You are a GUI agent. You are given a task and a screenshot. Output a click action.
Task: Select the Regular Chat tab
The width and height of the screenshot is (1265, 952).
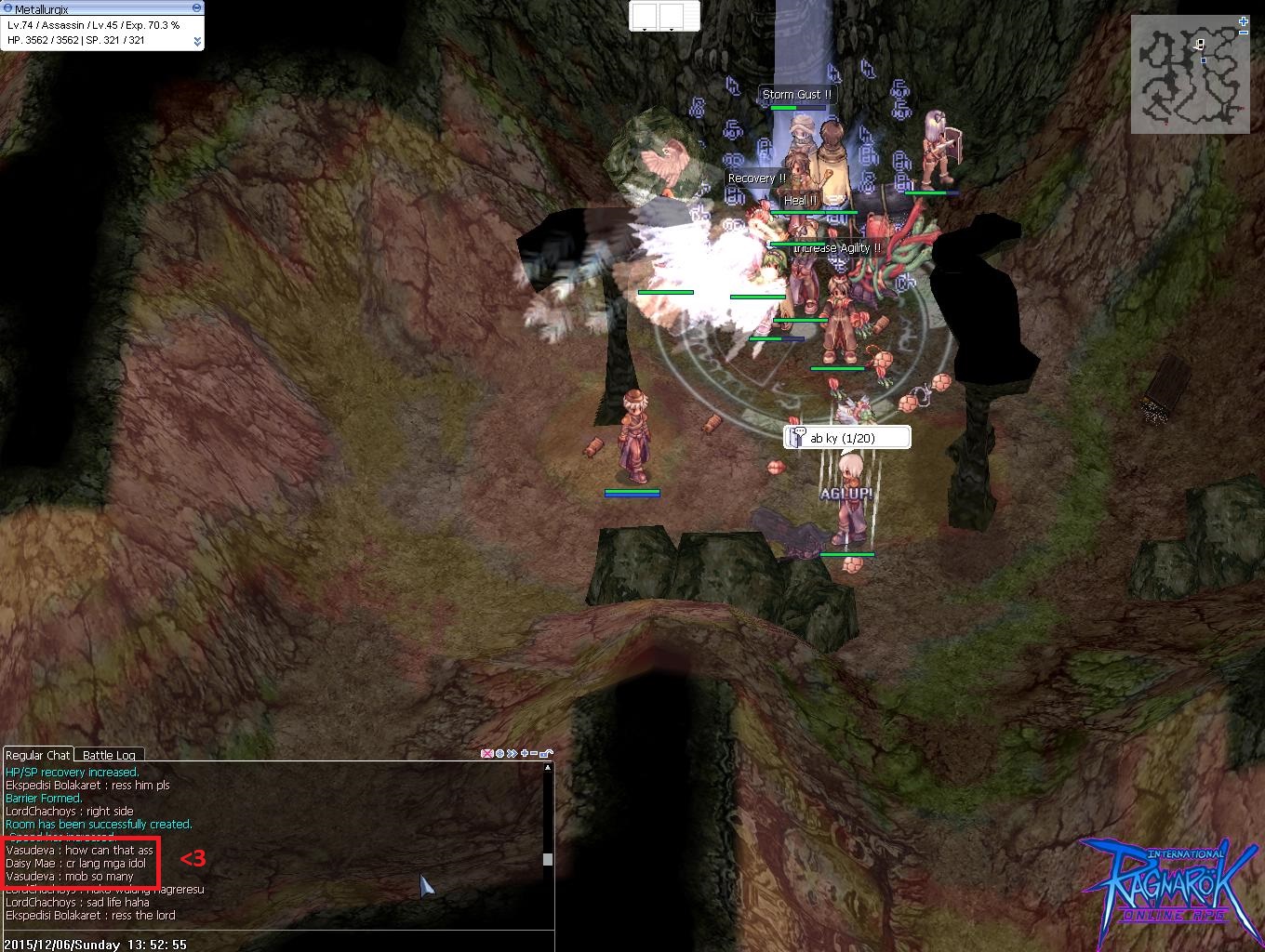[38, 755]
